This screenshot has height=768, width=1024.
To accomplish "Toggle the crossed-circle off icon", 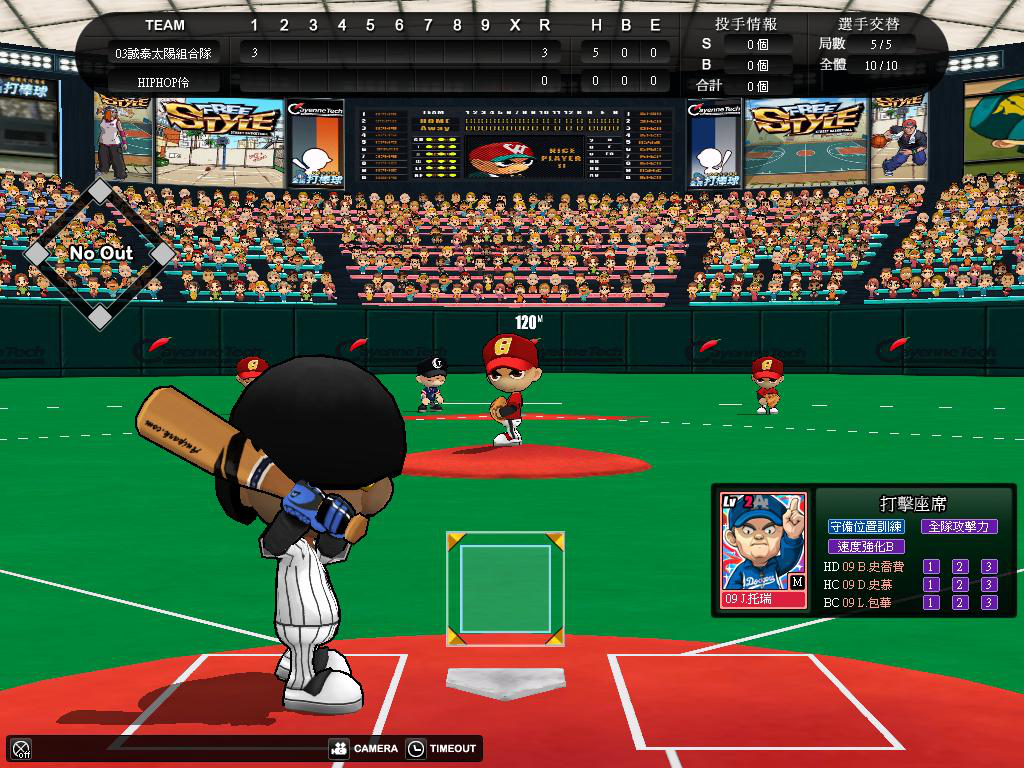I will 21,749.
